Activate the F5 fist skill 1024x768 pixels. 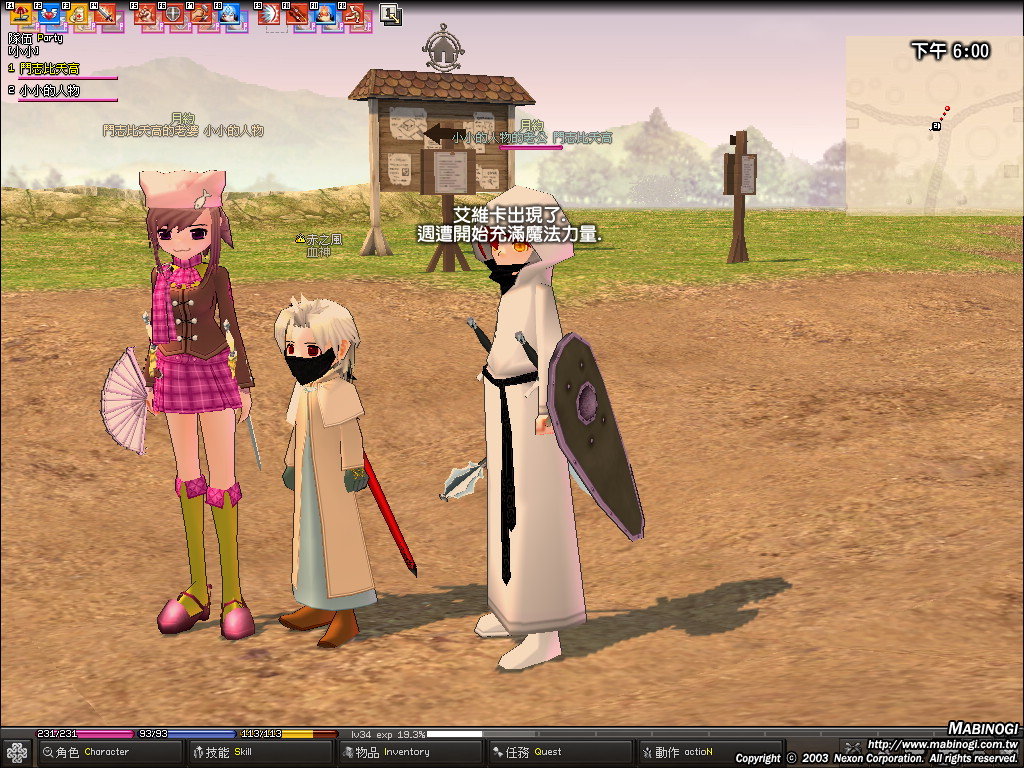146,15
